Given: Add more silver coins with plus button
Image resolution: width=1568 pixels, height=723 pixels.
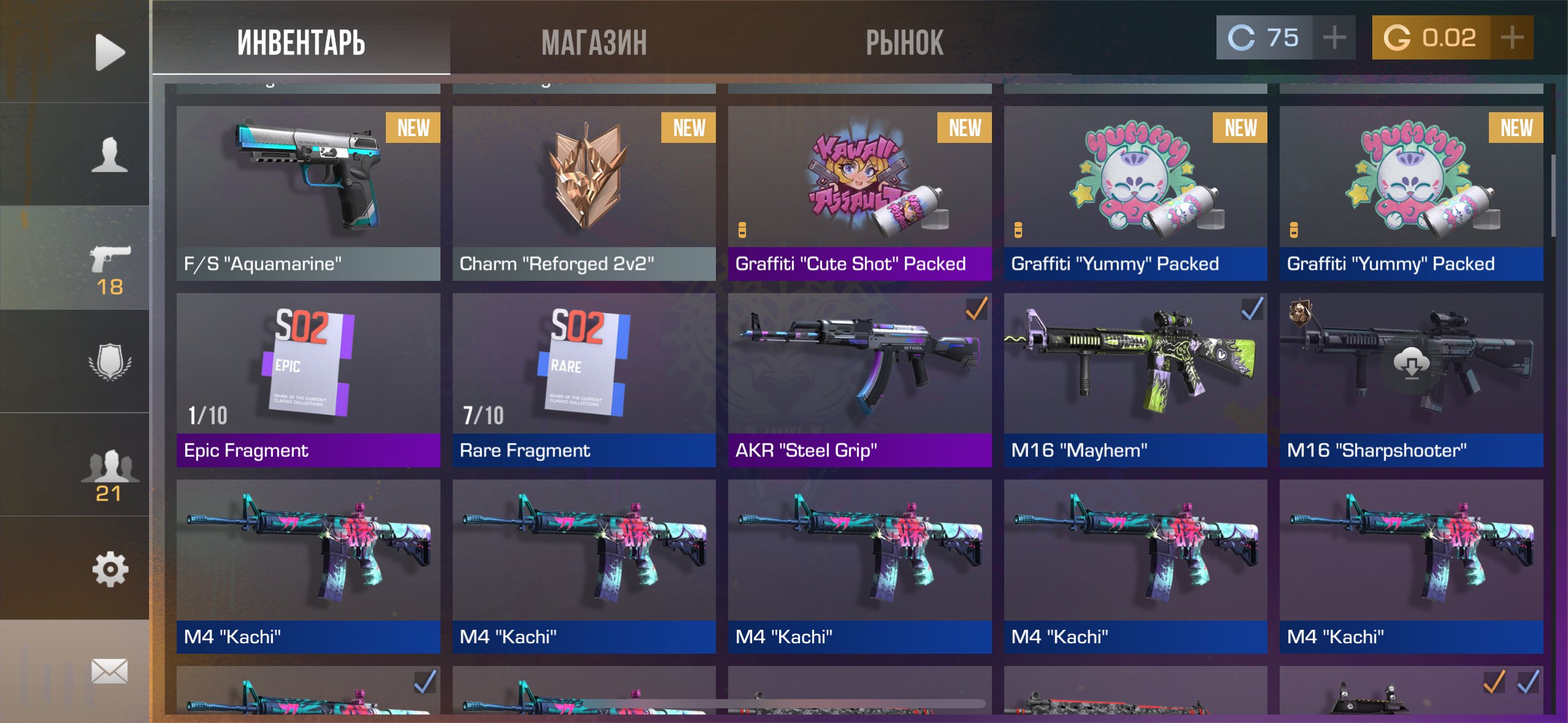Looking at the screenshot, I should coord(1334,37).
